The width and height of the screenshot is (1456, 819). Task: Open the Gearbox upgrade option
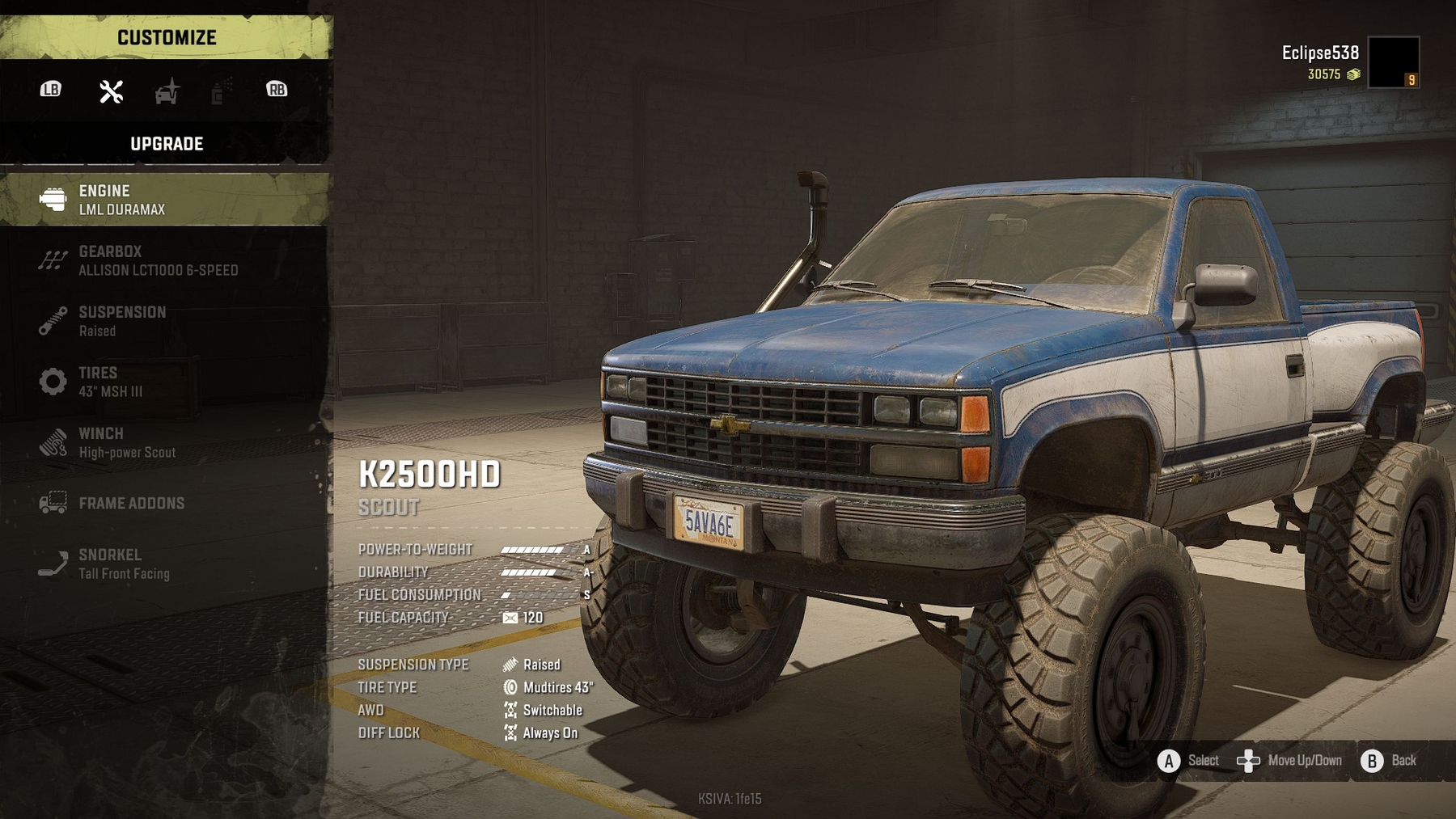coord(164,260)
